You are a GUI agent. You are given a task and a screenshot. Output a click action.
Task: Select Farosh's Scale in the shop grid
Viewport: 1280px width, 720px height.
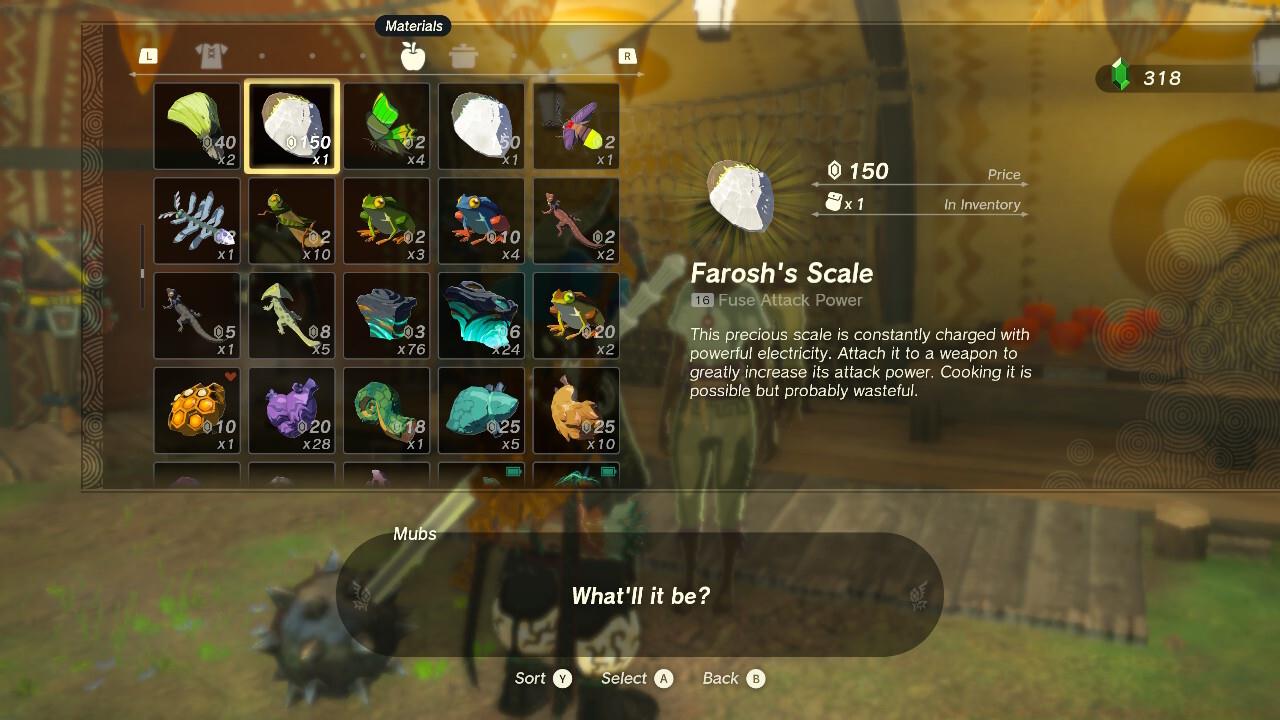[x=291, y=125]
